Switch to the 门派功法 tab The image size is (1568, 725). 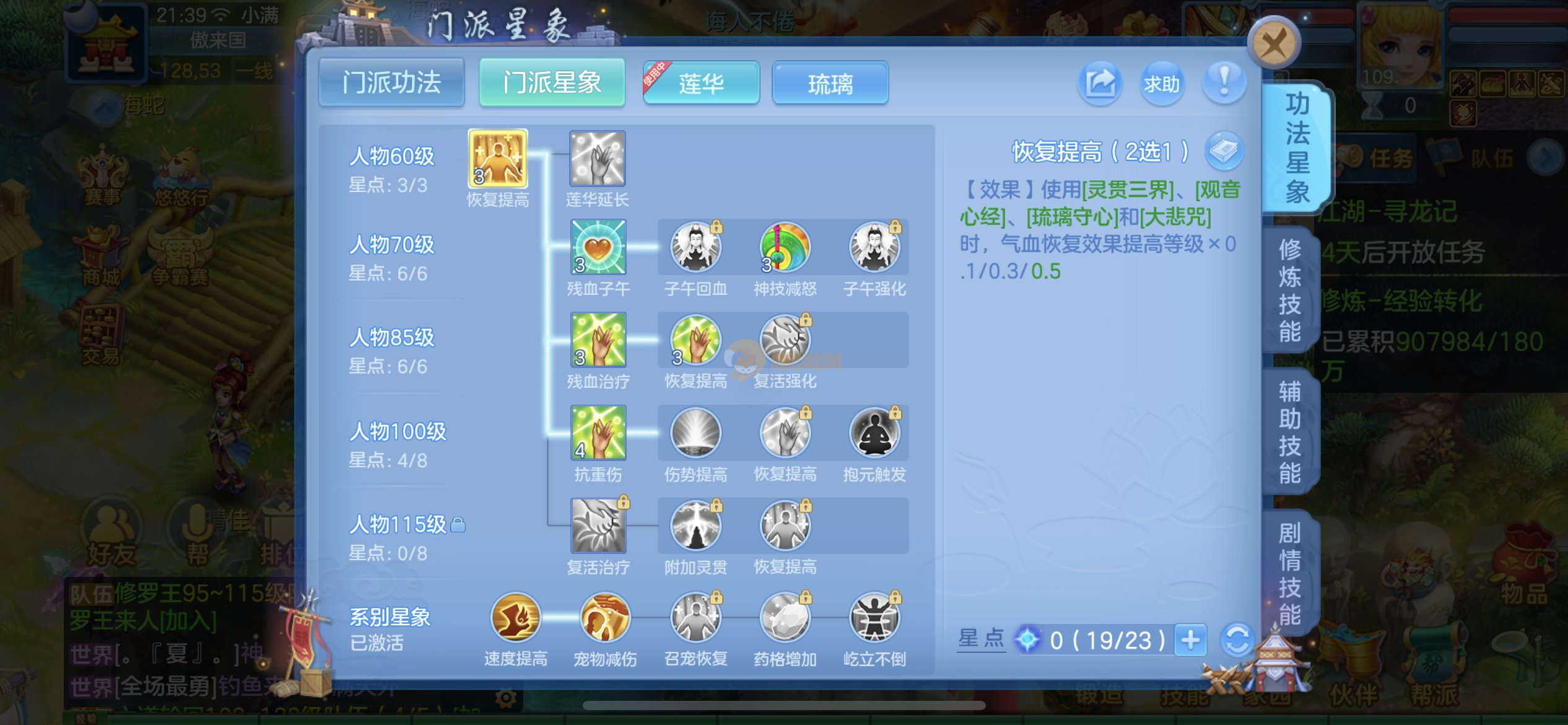(x=391, y=83)
